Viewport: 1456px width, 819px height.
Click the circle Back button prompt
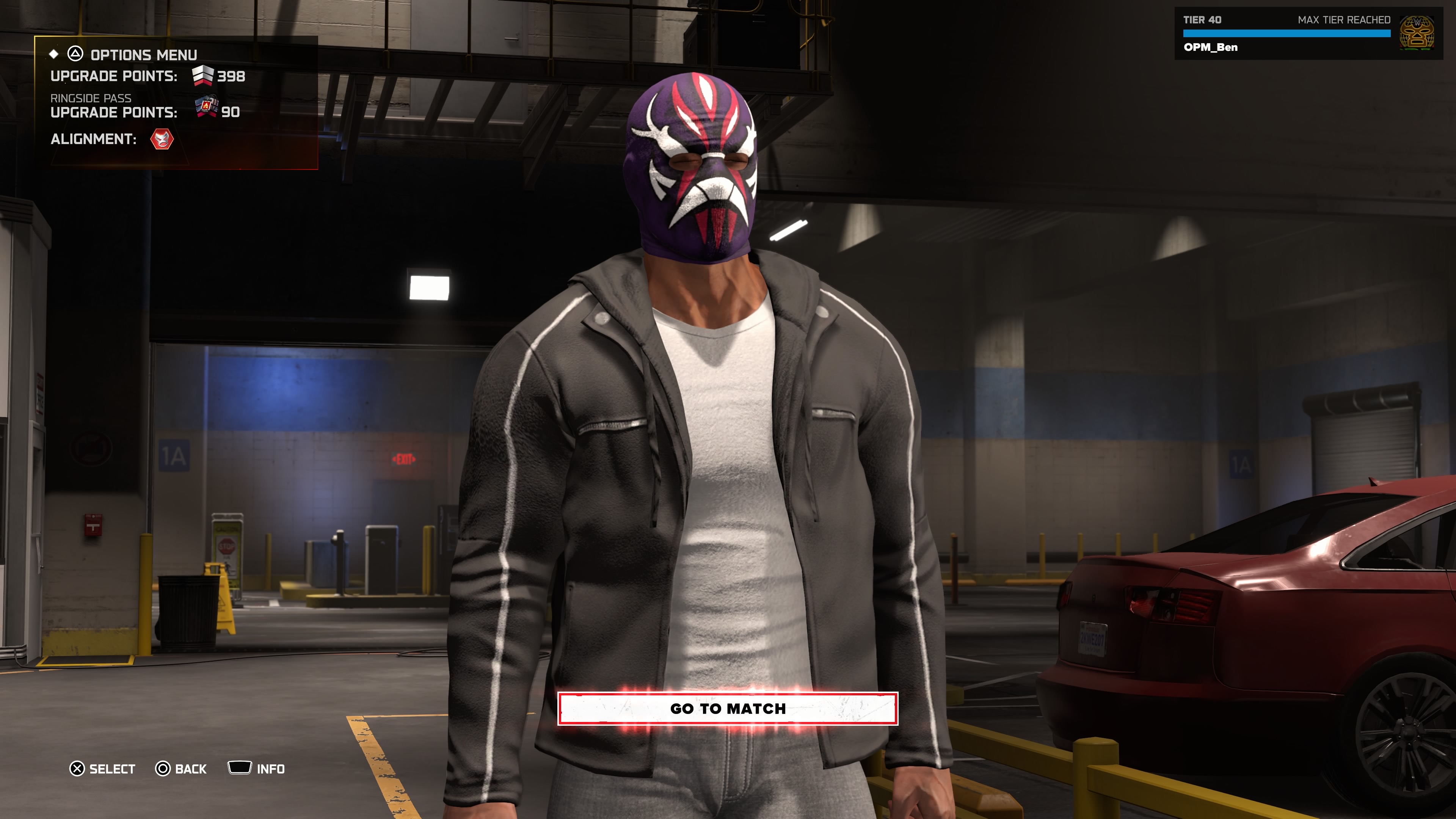click(162, 769)
